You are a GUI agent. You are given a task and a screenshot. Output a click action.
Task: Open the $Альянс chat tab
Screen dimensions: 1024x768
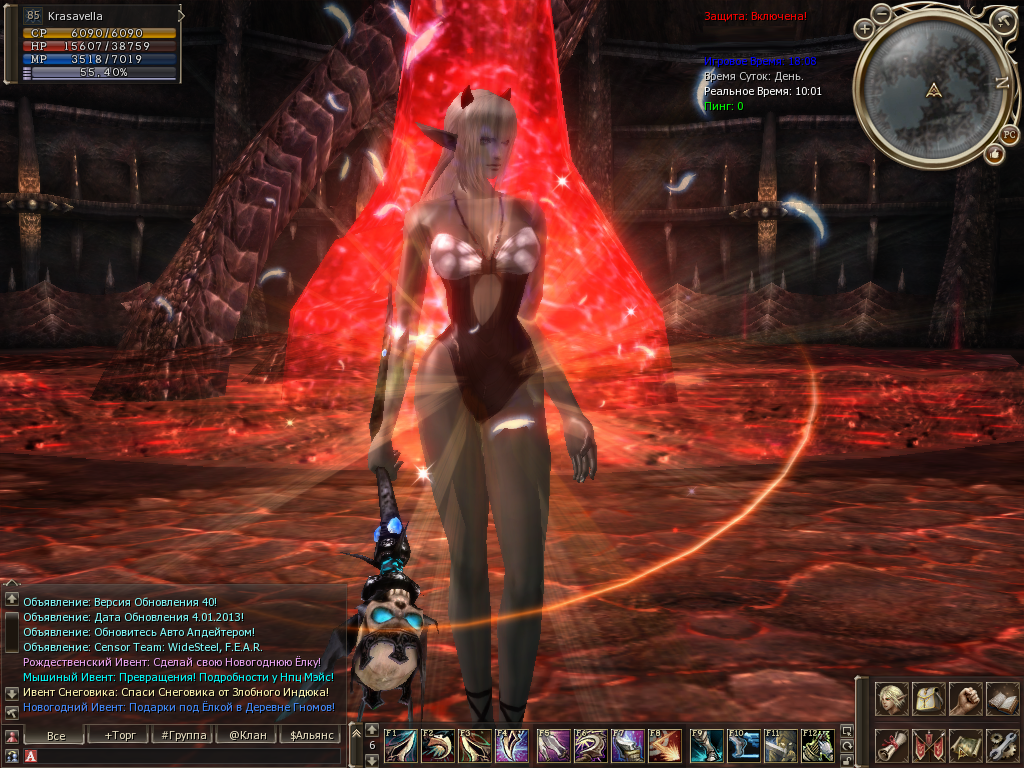point(309,735)
